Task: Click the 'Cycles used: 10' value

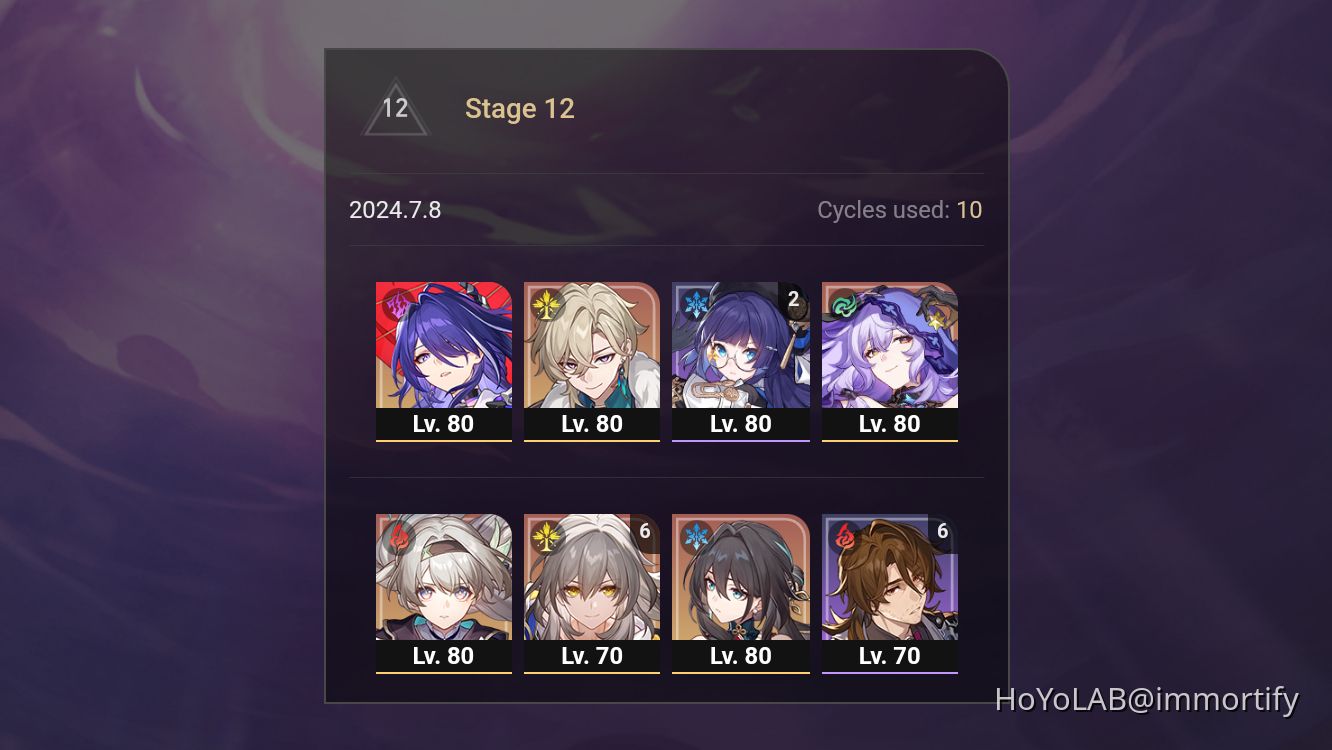Action: (969, 210)
